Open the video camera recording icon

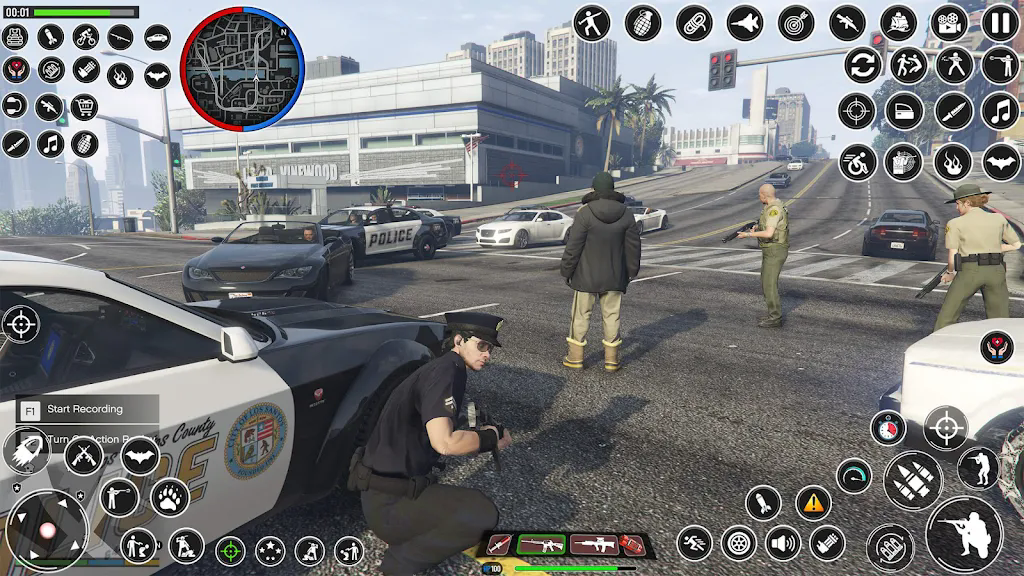click(x=949, y=22)
